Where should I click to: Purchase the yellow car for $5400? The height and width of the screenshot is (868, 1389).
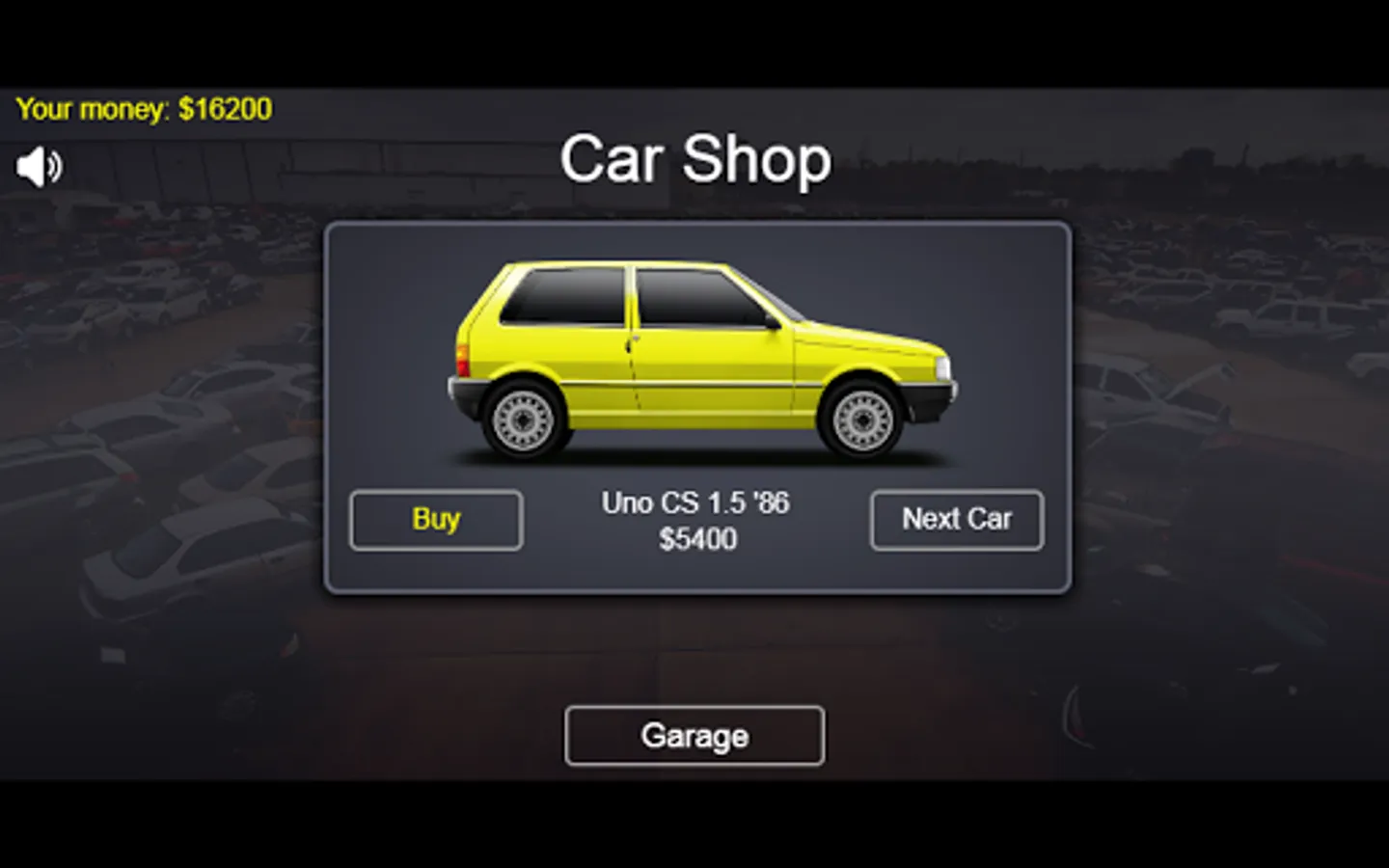click(x=435, y=520)
